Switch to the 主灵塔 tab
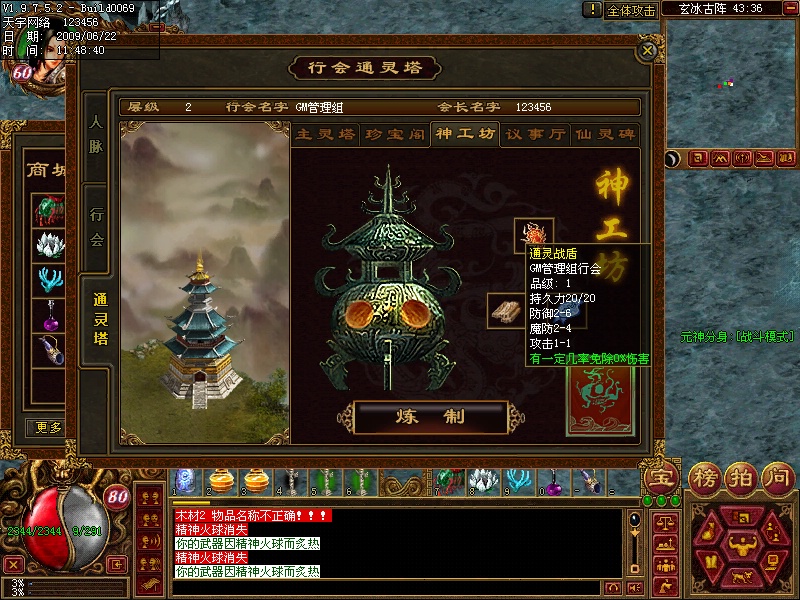Viewport: 800px width, 600px height. pos(325,134)
